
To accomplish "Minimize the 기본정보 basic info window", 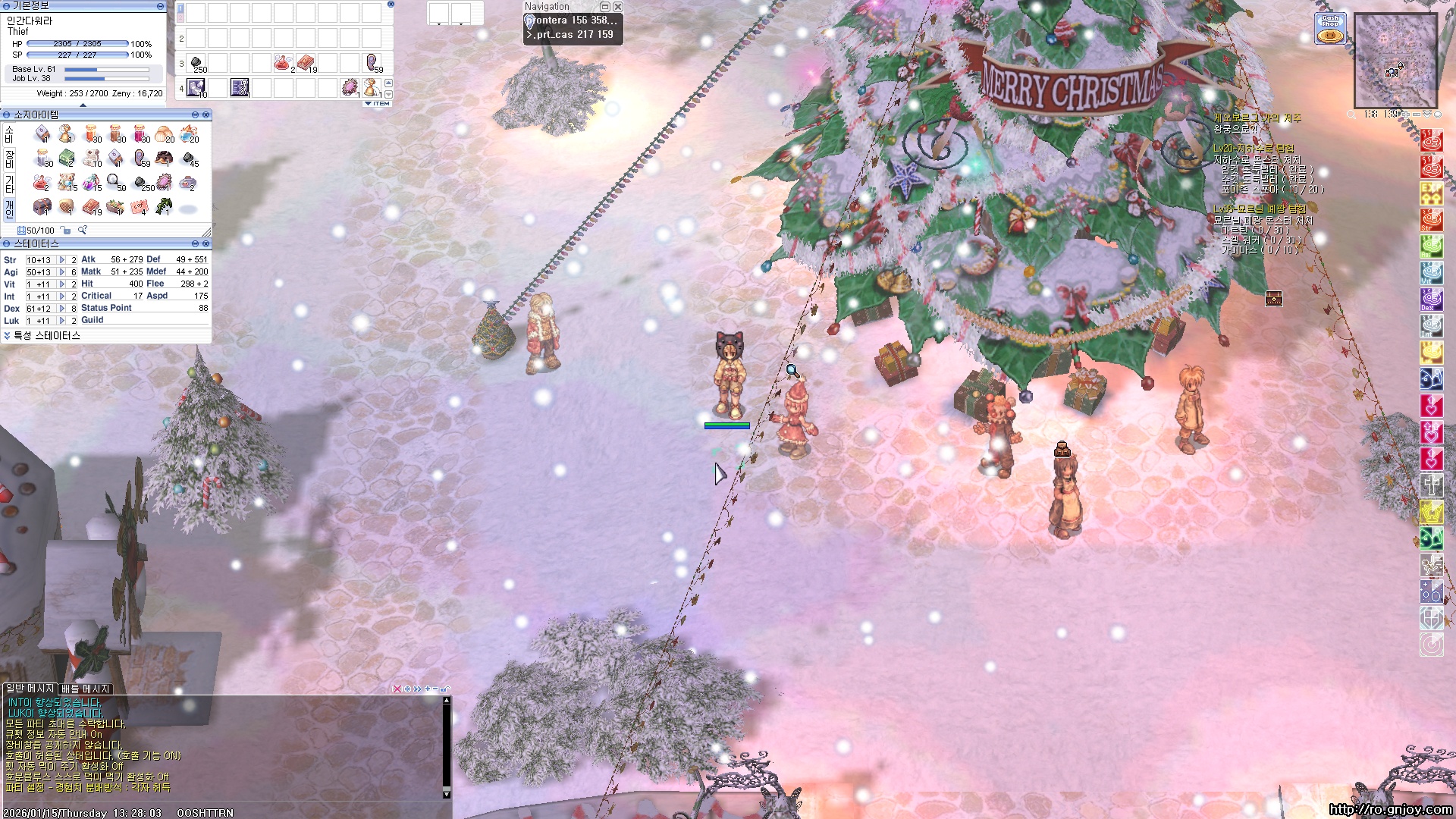I will click(x=160, y=6).
